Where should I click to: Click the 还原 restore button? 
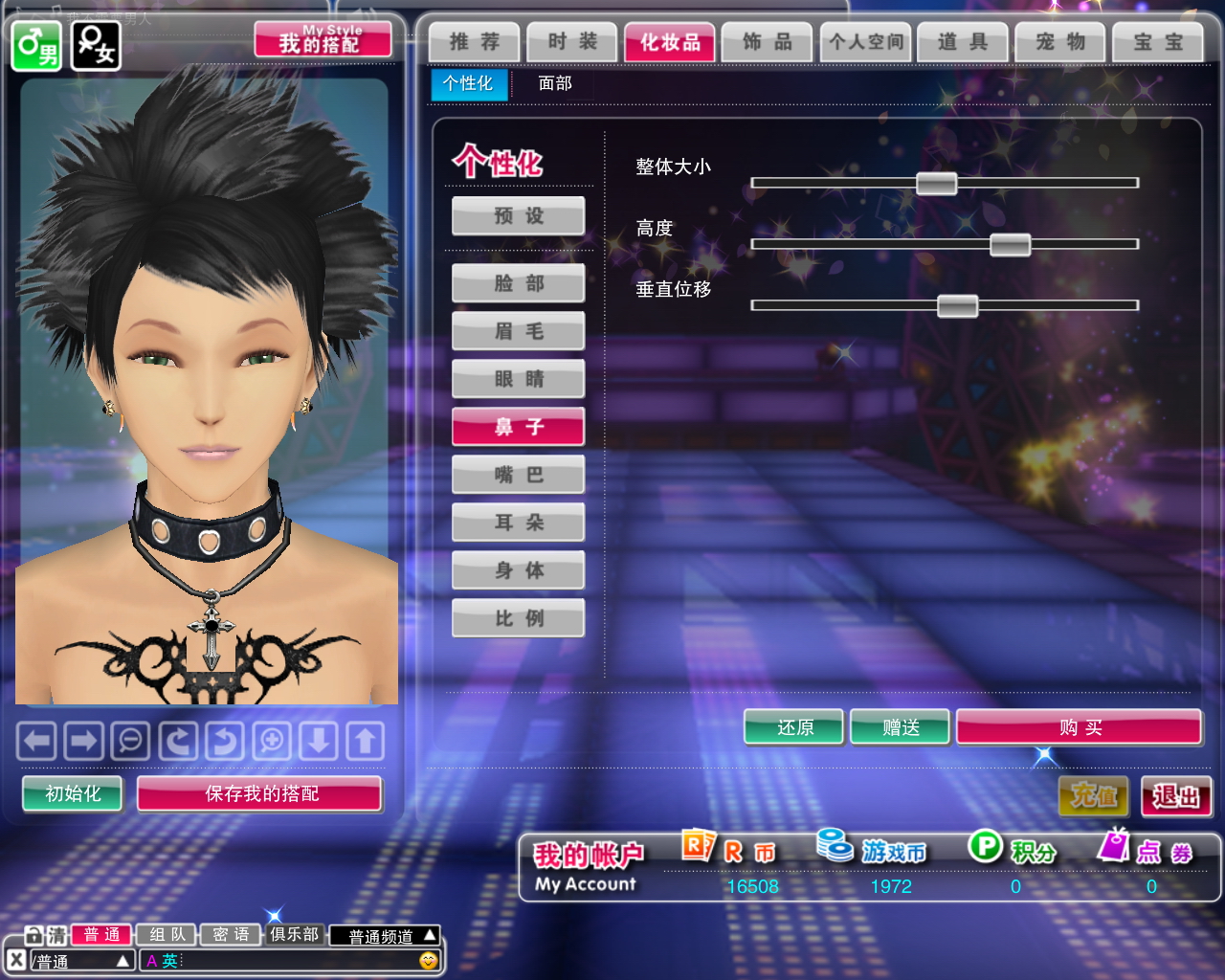(794, 727)
